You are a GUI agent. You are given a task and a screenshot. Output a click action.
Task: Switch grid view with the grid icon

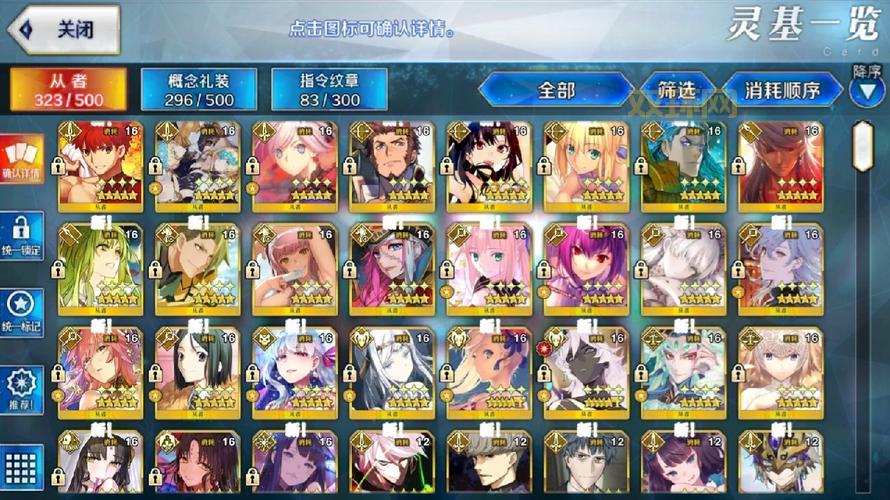click(x=22, y=464)
